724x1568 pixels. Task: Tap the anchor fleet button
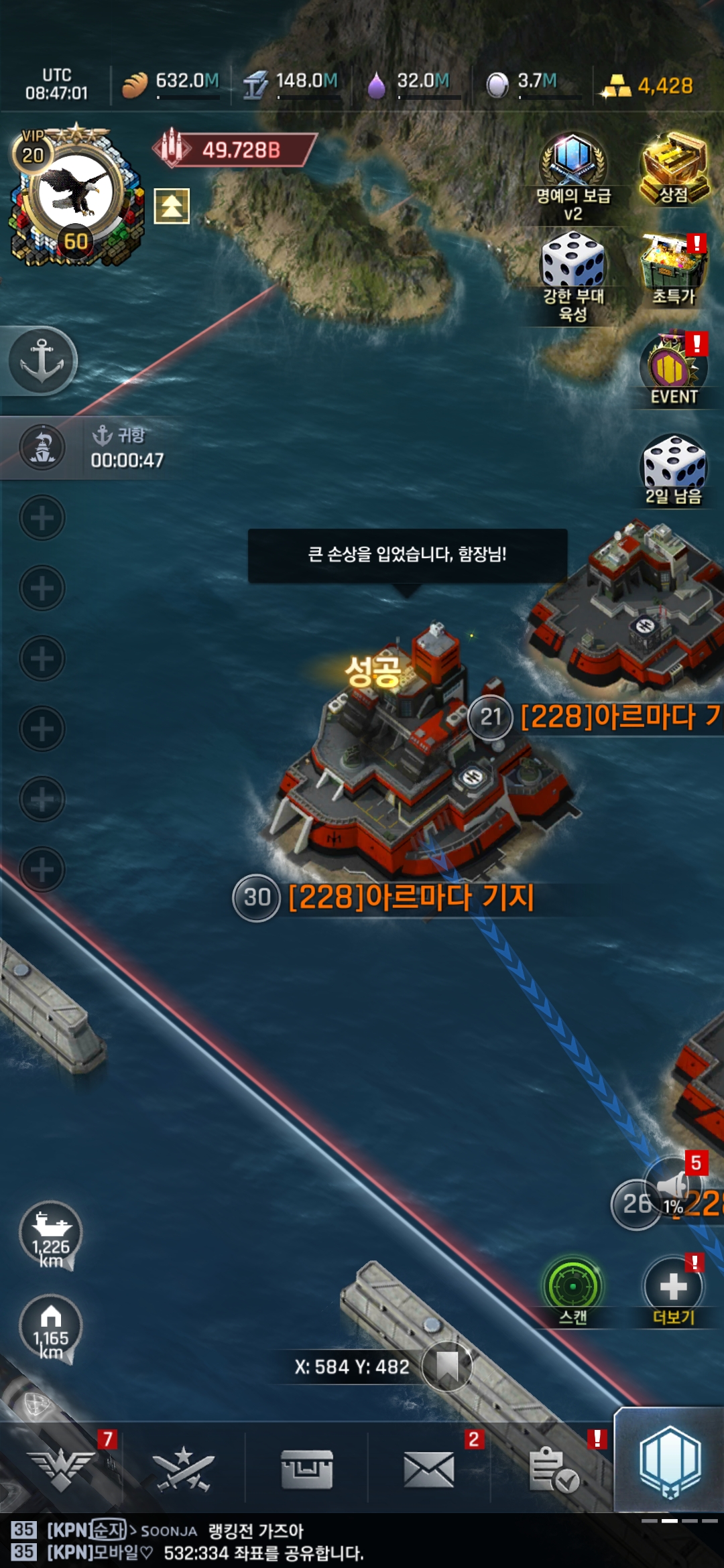[42, 361]
